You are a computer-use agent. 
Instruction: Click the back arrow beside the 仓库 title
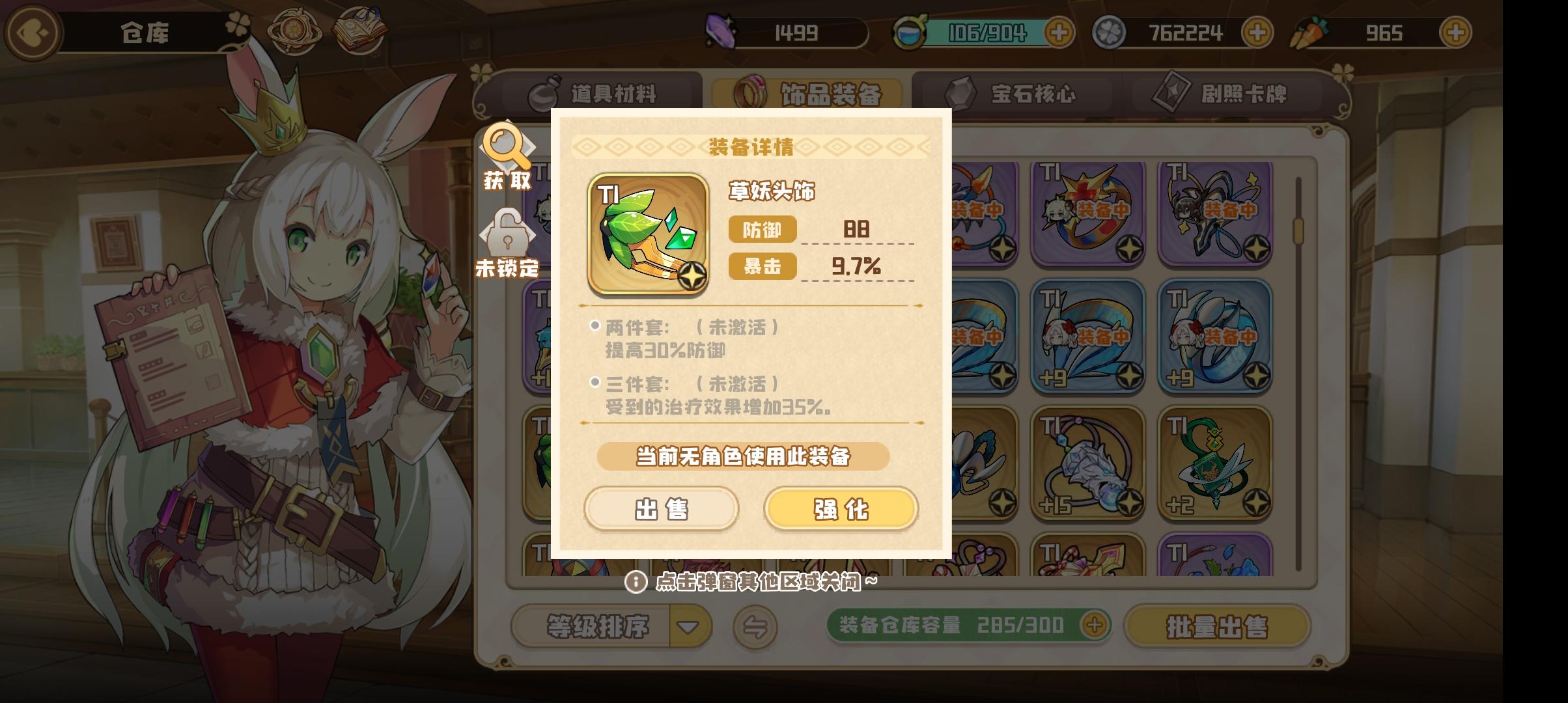click(x=31, y=33)
